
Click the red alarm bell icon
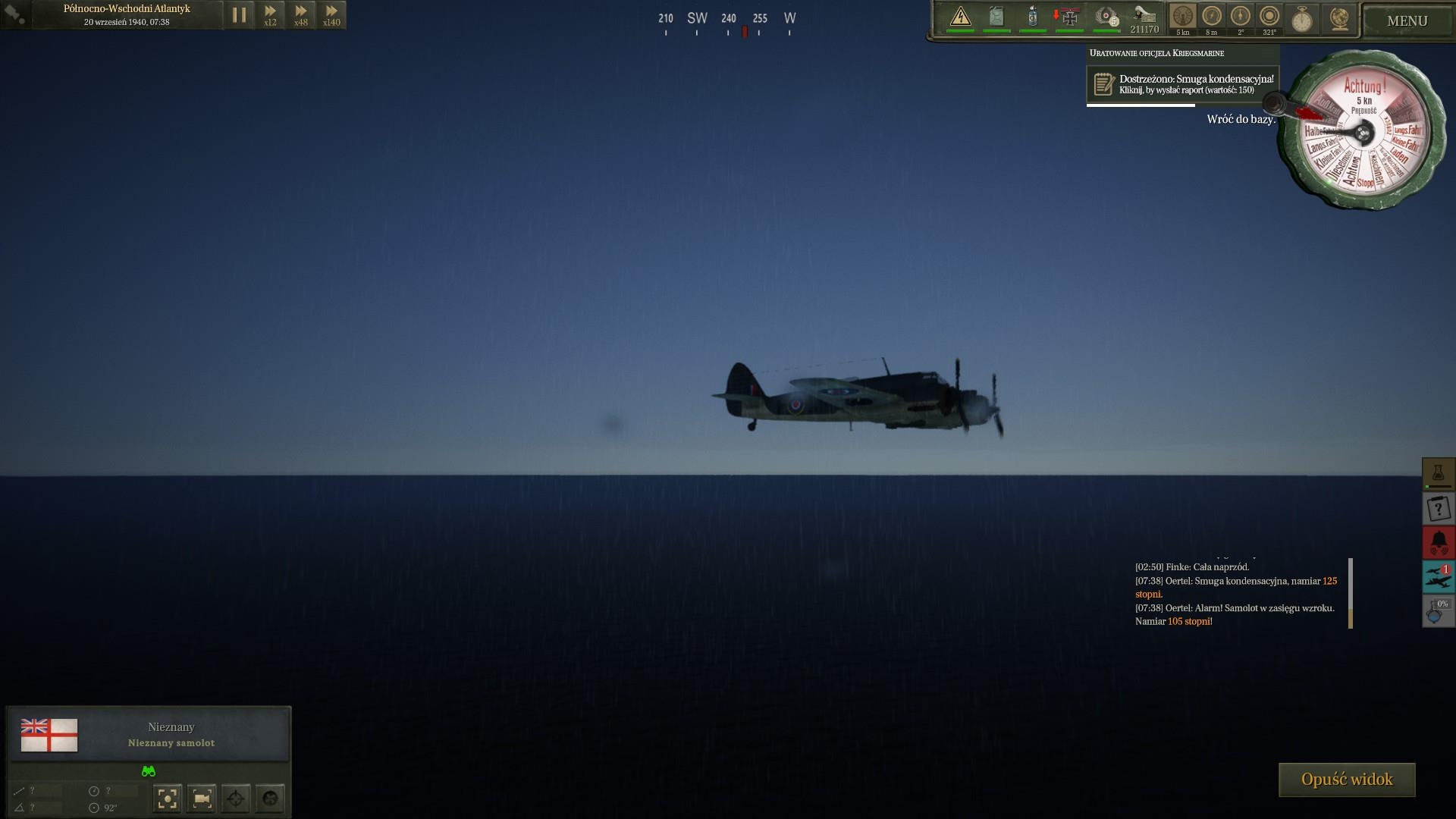[1438, 543]
